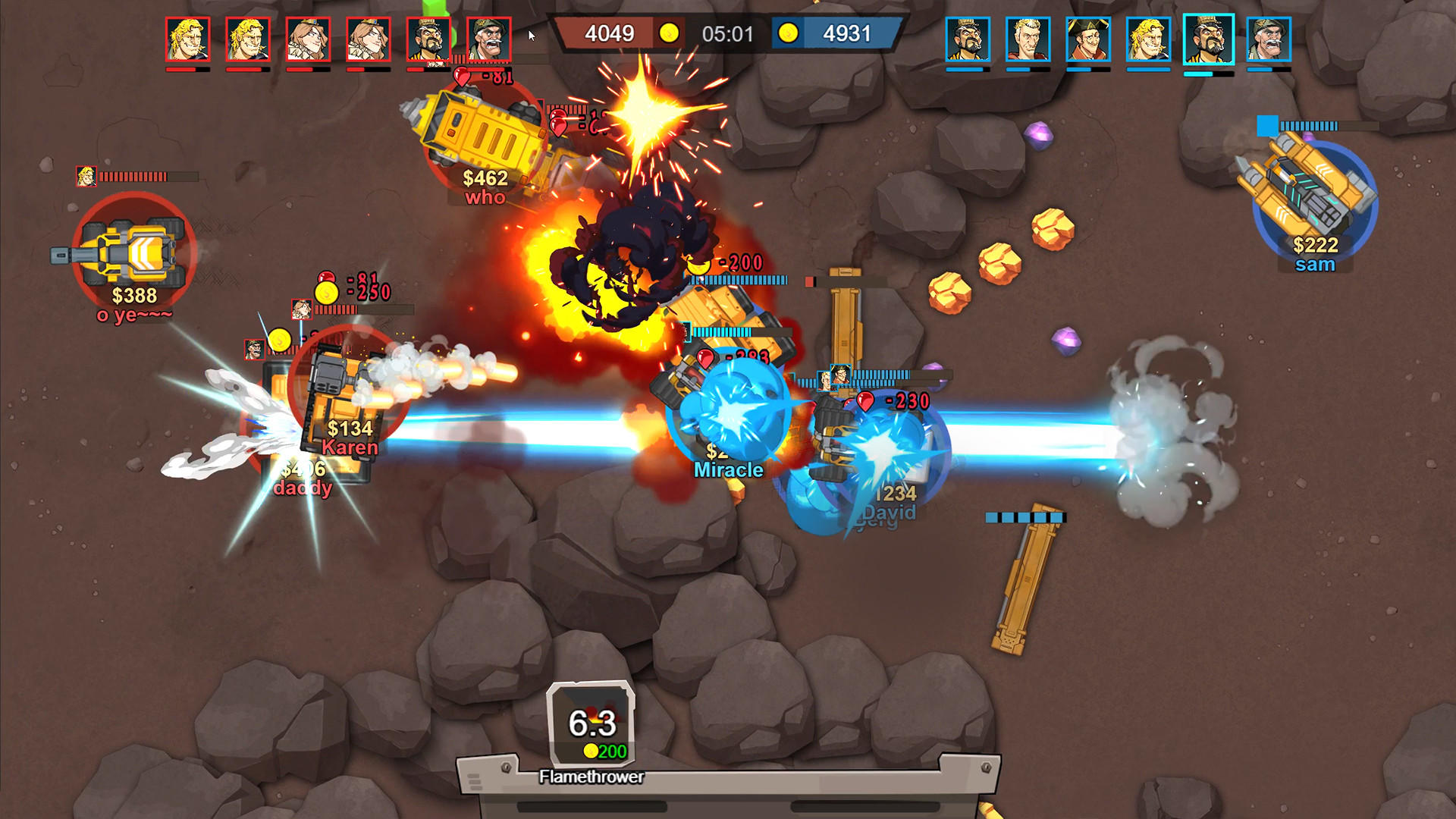Viewport: 1456px width, 819px height.
Task: Click the coin icon next to blue score 4931
Action: pyautogui.click(x=789, y=33)
